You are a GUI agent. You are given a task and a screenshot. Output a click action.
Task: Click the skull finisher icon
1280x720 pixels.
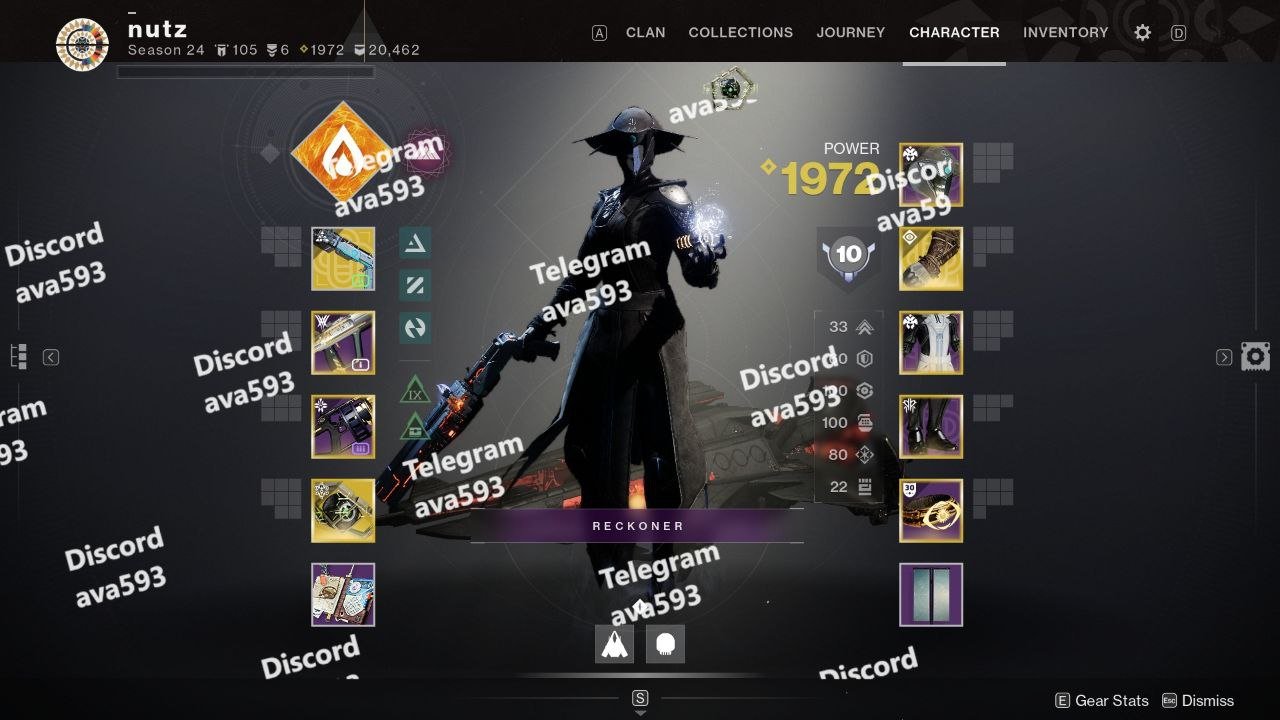coord(665,645)
